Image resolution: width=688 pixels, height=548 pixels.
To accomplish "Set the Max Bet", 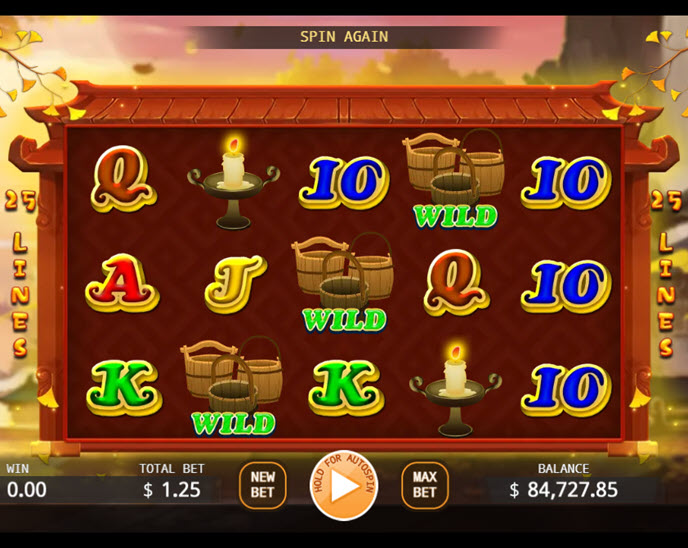I will [425, 485].
